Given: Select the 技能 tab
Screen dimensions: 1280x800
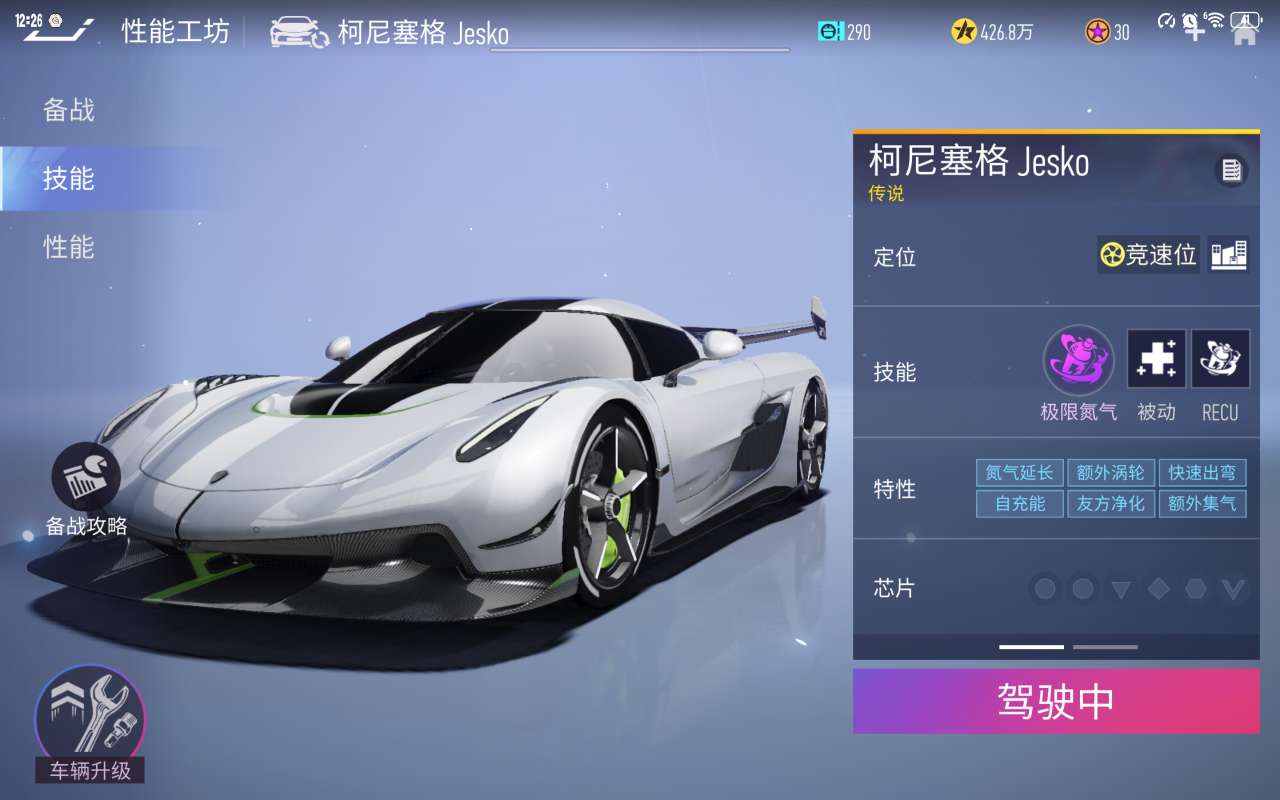Looking at the screenshot, I should [x=69, y=178].
